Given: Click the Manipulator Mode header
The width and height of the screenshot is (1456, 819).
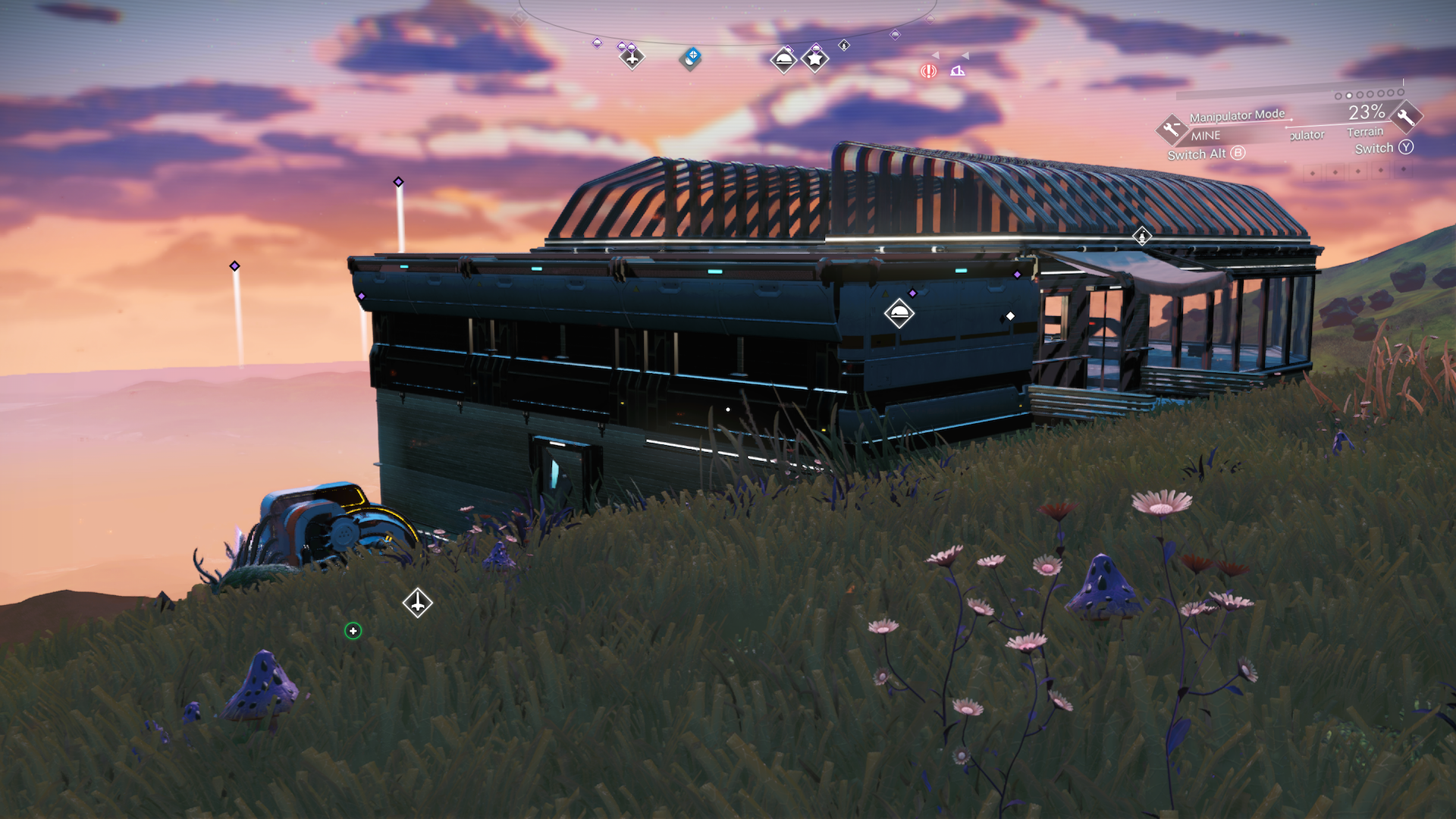Looking at the screenshot, I should (1237, 115).
